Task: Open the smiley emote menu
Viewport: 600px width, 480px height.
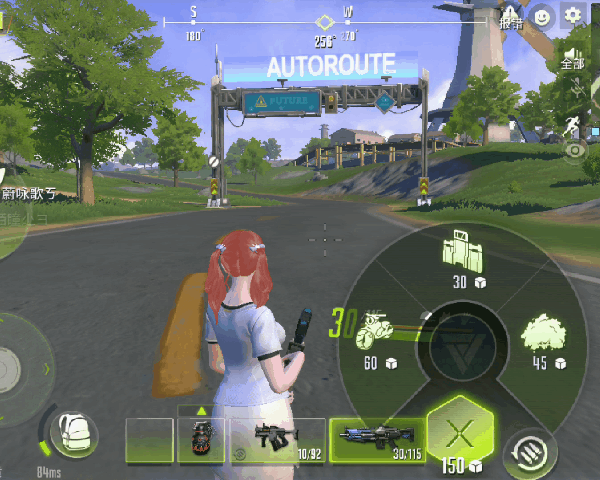Action: tap(541, 15)
